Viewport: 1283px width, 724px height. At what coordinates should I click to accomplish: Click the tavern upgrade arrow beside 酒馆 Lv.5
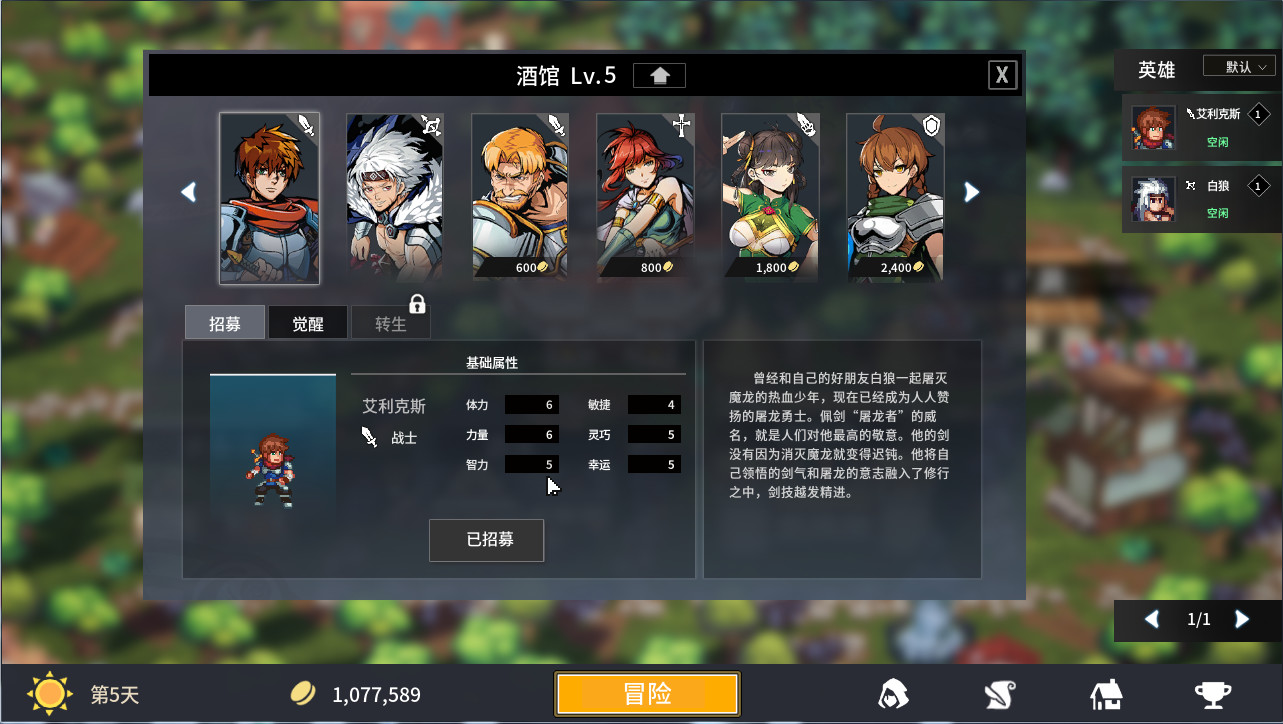tap(659, 74)
